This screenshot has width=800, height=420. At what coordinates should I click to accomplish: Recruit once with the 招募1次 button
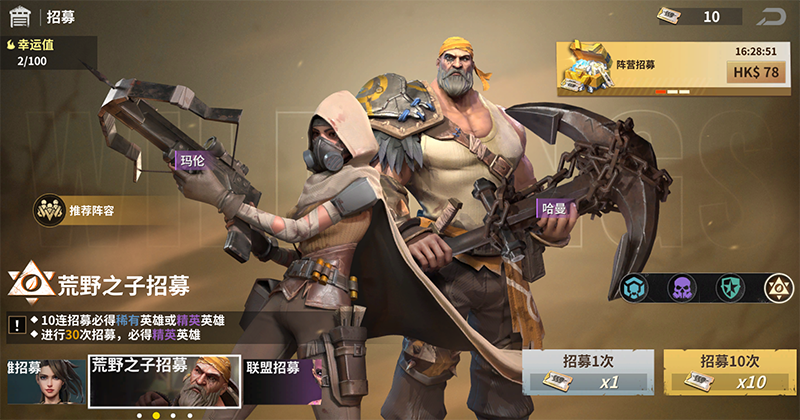588,372
